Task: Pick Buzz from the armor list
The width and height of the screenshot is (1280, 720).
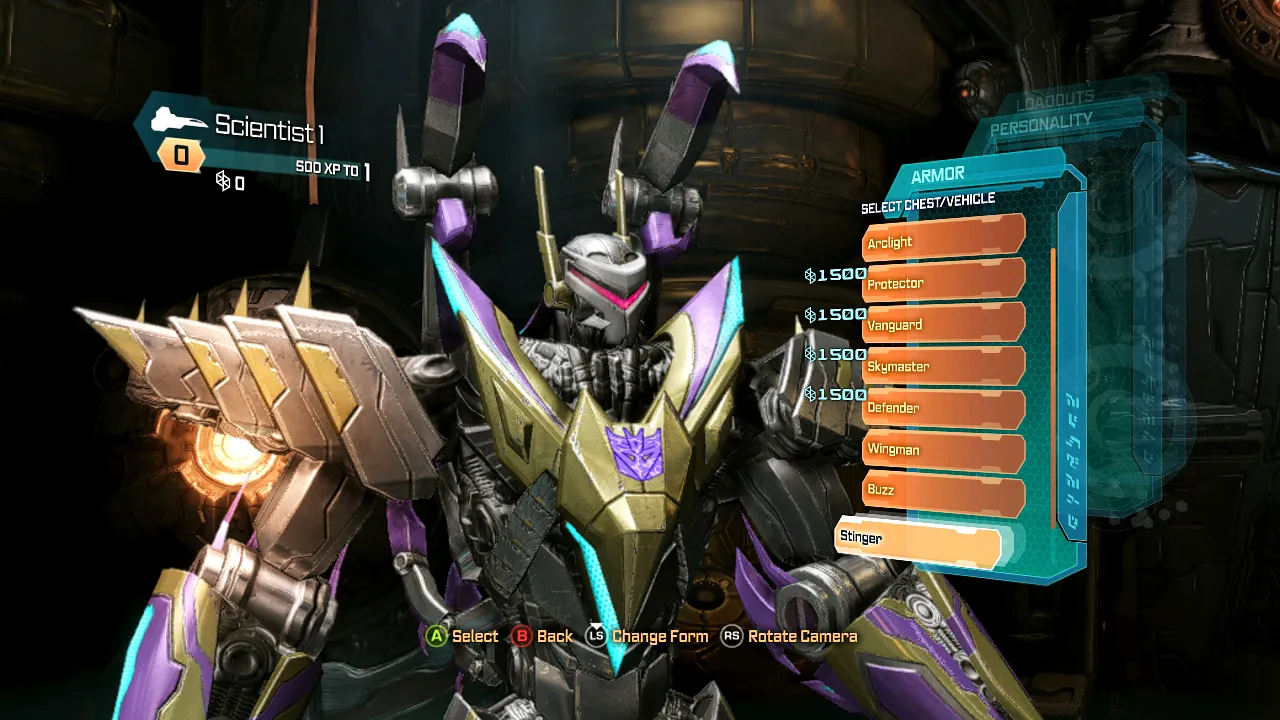Action: pos(943,490)
